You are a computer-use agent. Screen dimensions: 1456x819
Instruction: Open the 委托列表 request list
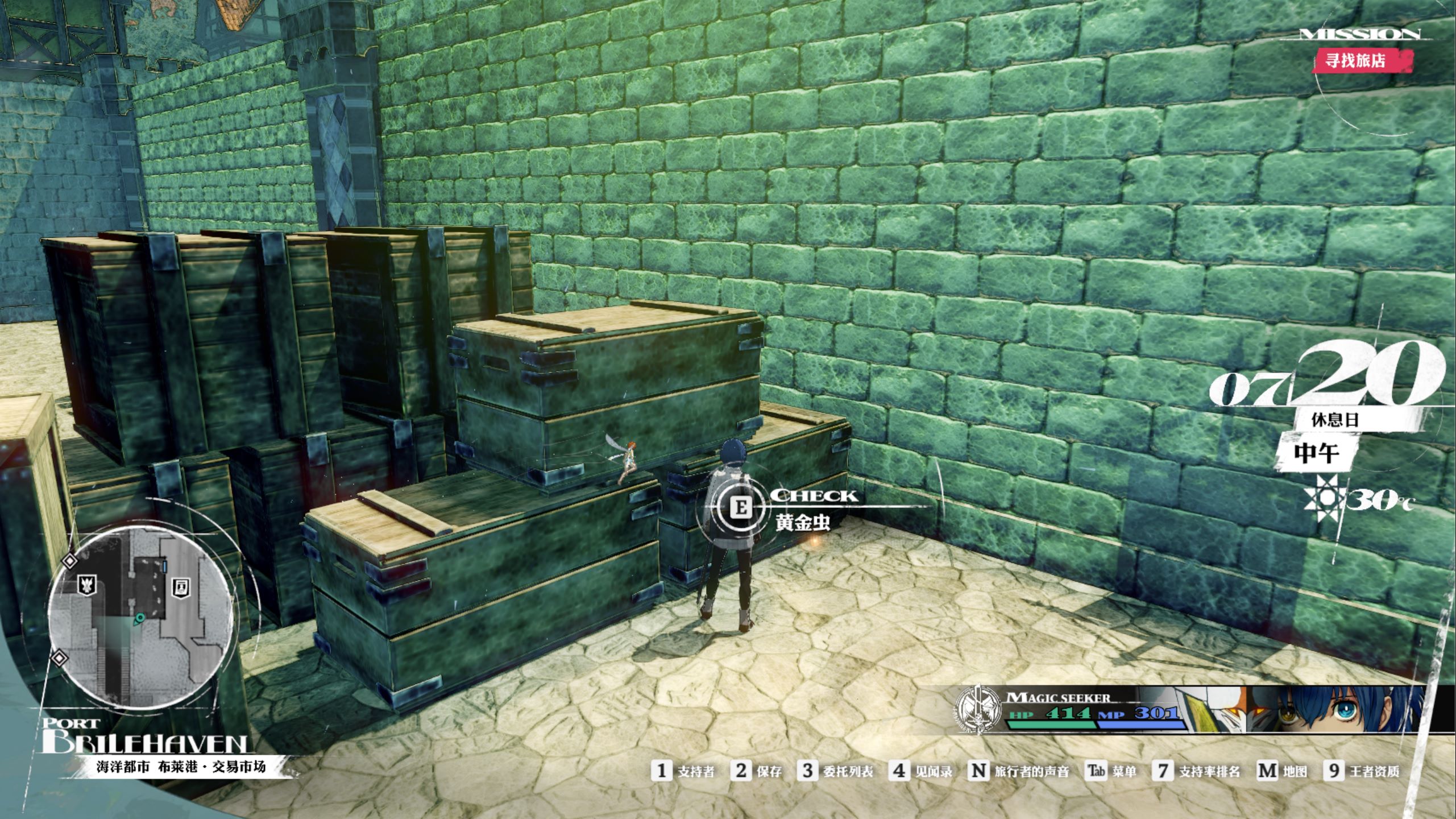click(x=835, y=771)
